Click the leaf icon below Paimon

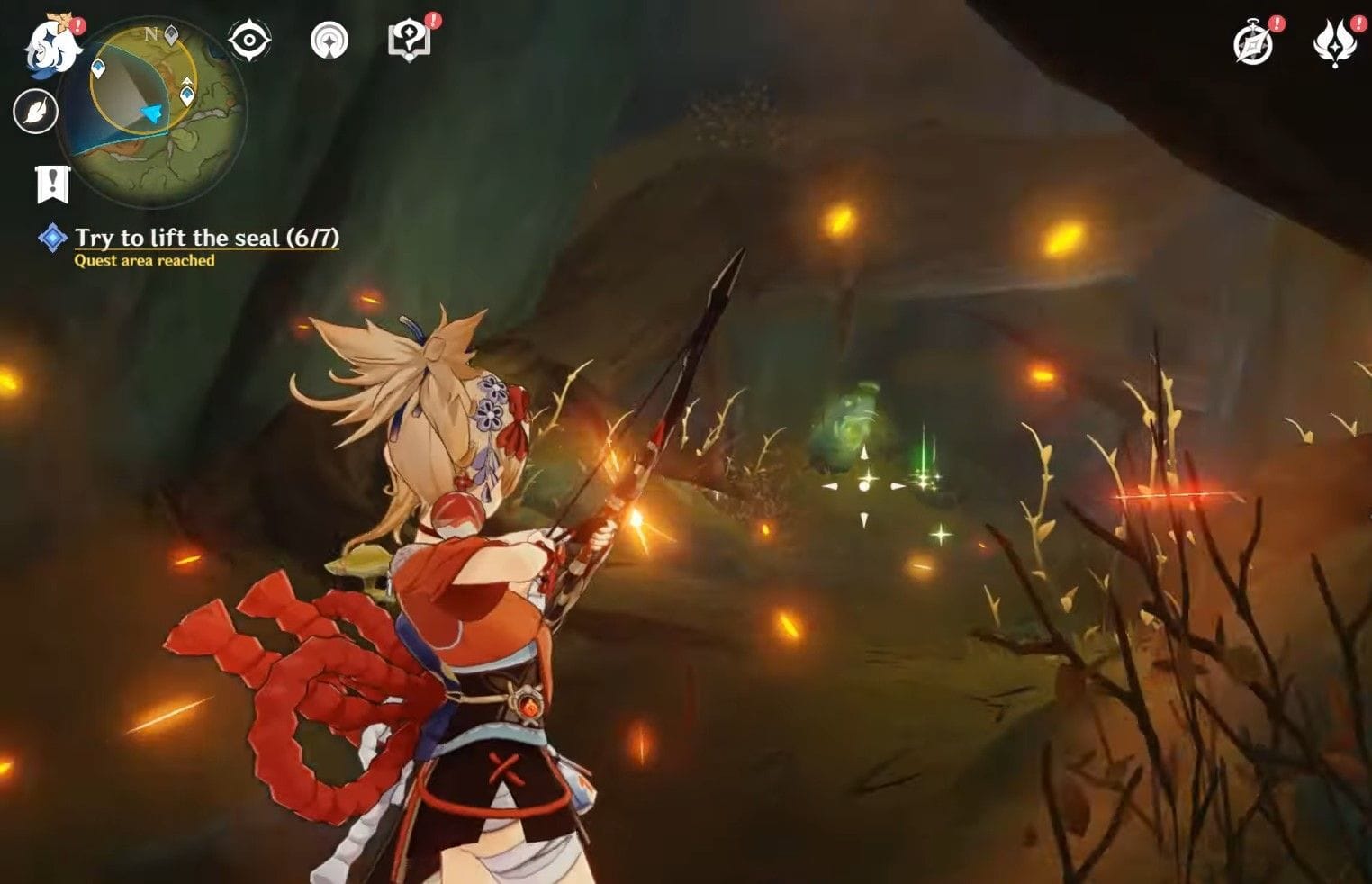coord(36,112)
